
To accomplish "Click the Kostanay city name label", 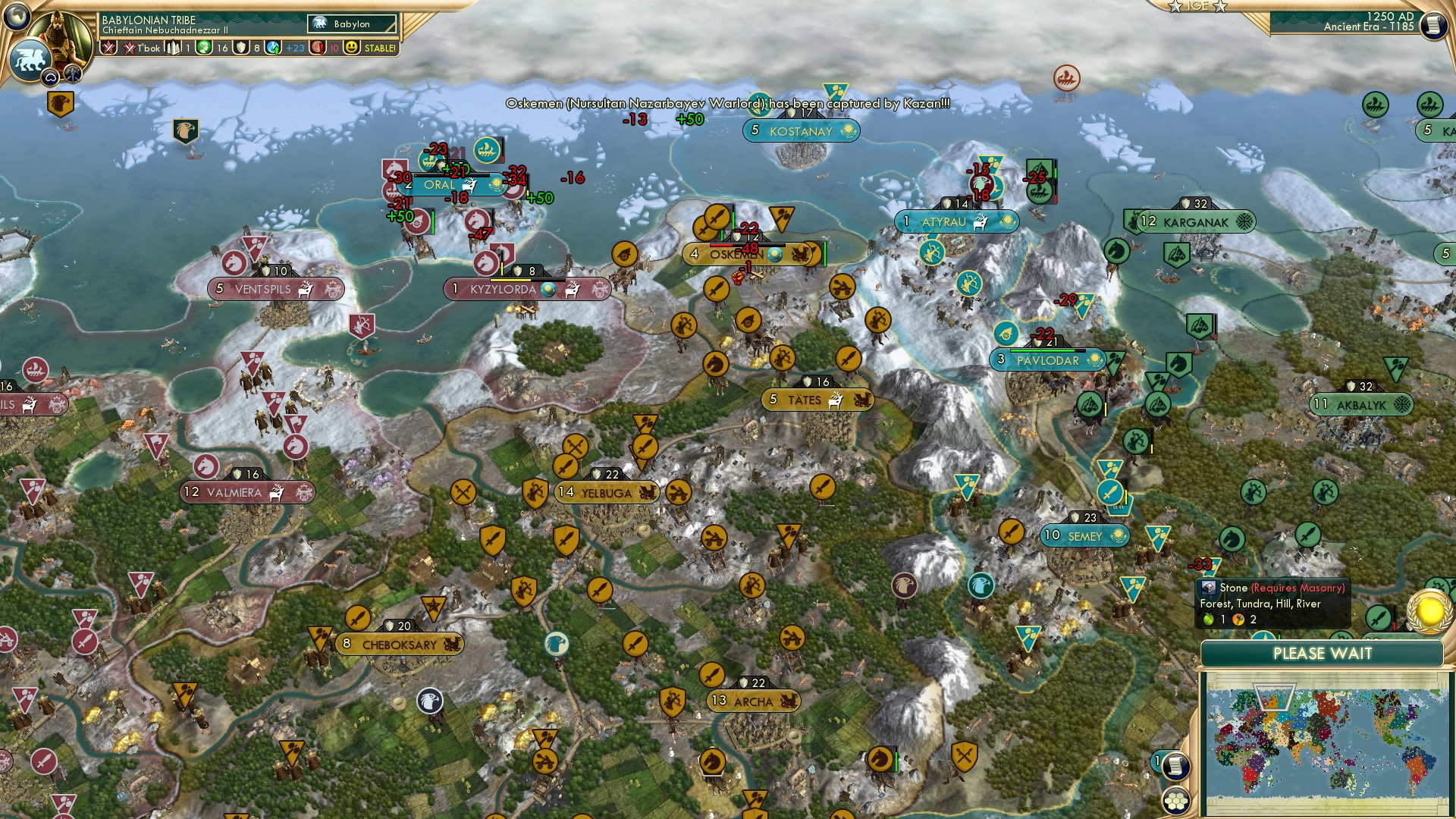I will pos(802,131).
